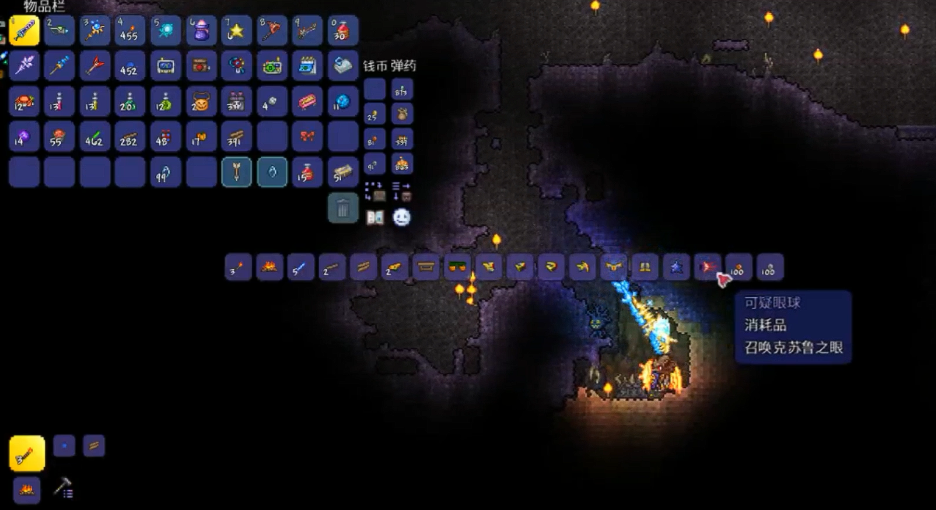Open the bestiary book icon
The width and height of the screenshot is (936, 510).
[x=376, y=216]
